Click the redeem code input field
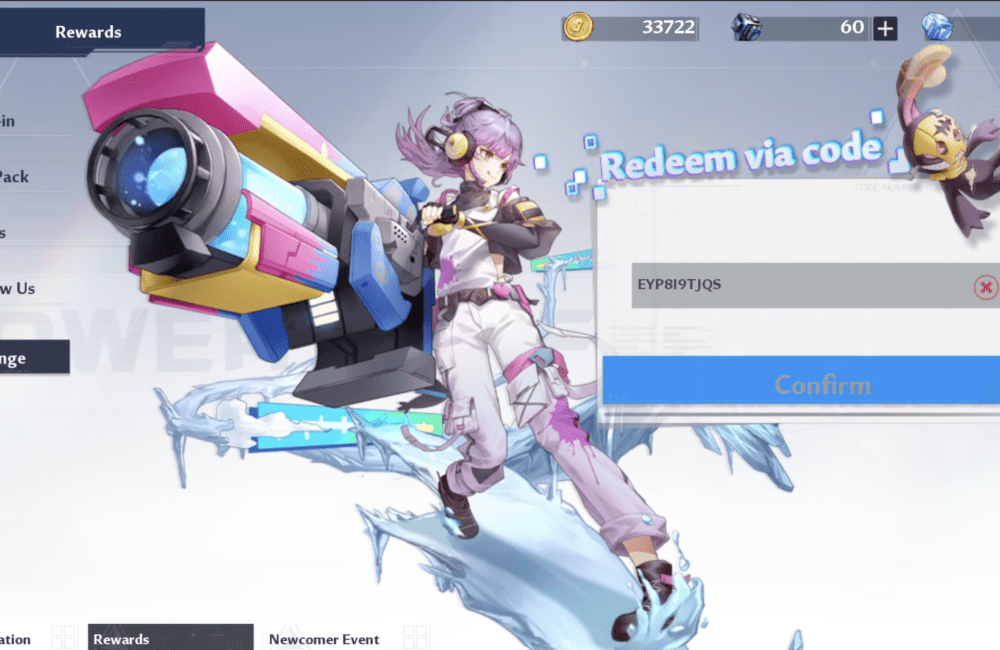 [800, 286]
